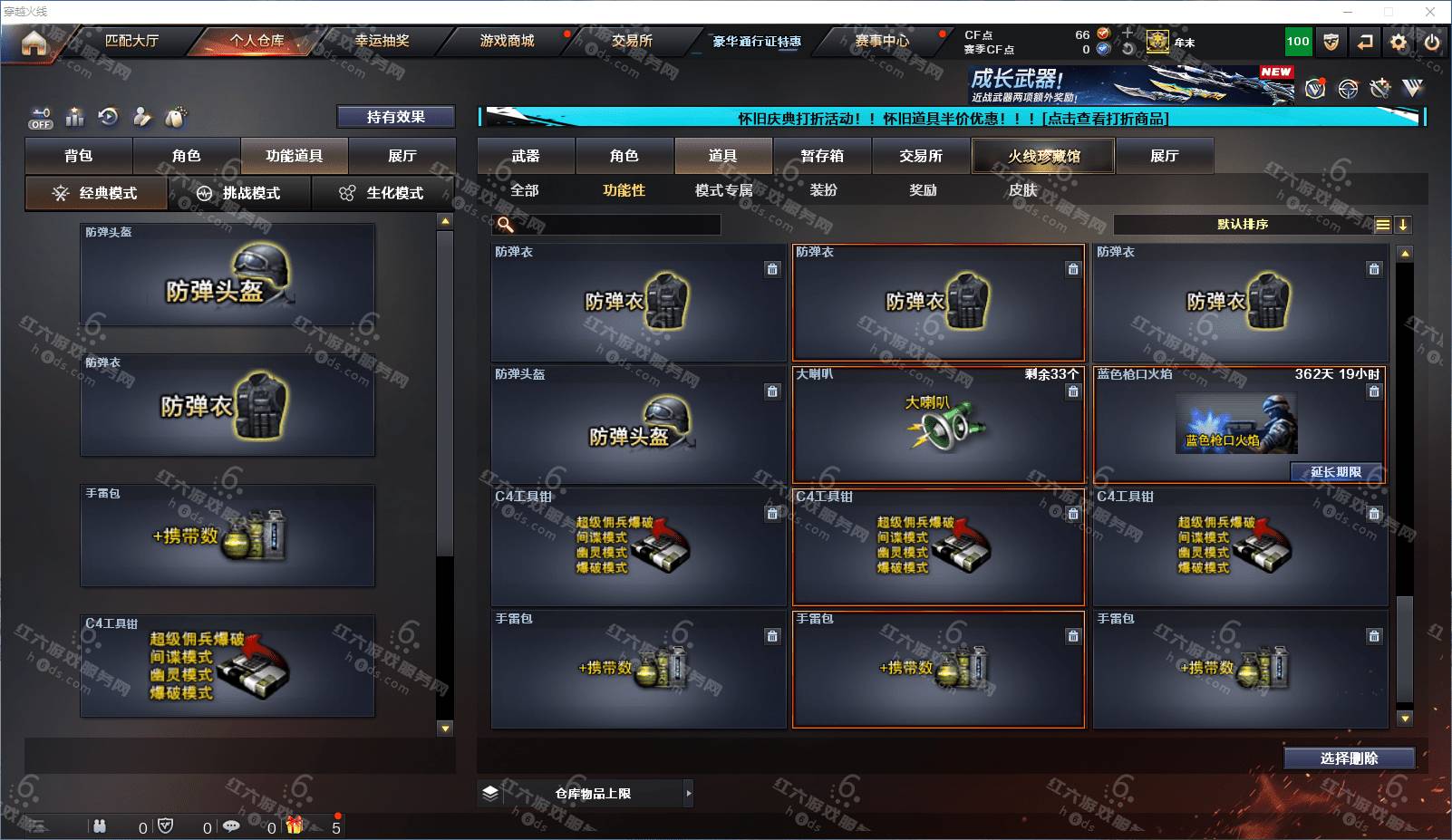Screen dimensions: 1452x840
Task: Go to 游戏商城 game shop
Action: tap(507, 41)
